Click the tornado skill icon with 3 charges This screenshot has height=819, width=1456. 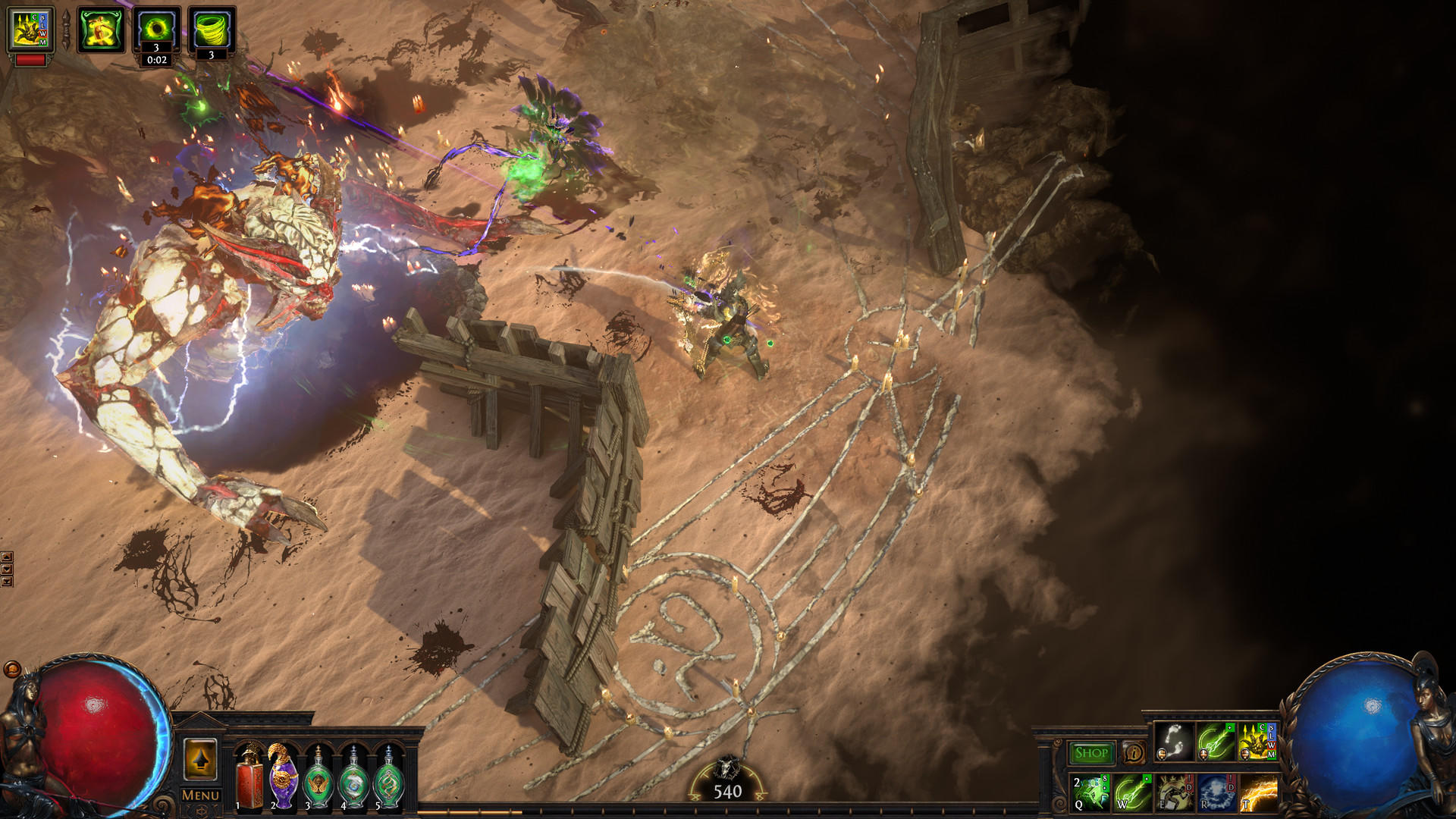pyautogui.click(x=212, y=29)
